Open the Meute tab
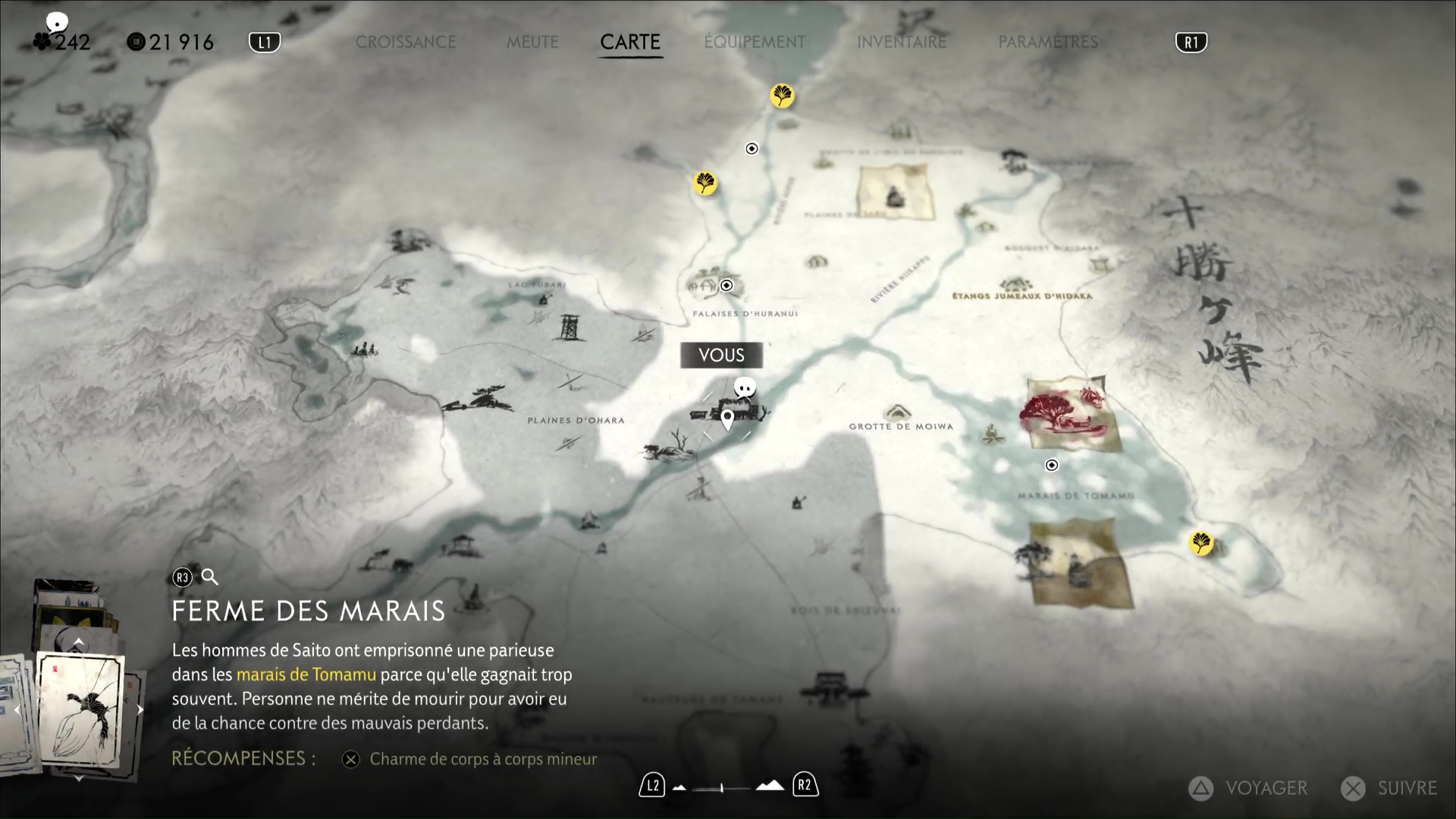The width and height of the screenshot is (1456, 819). [532, 42]
